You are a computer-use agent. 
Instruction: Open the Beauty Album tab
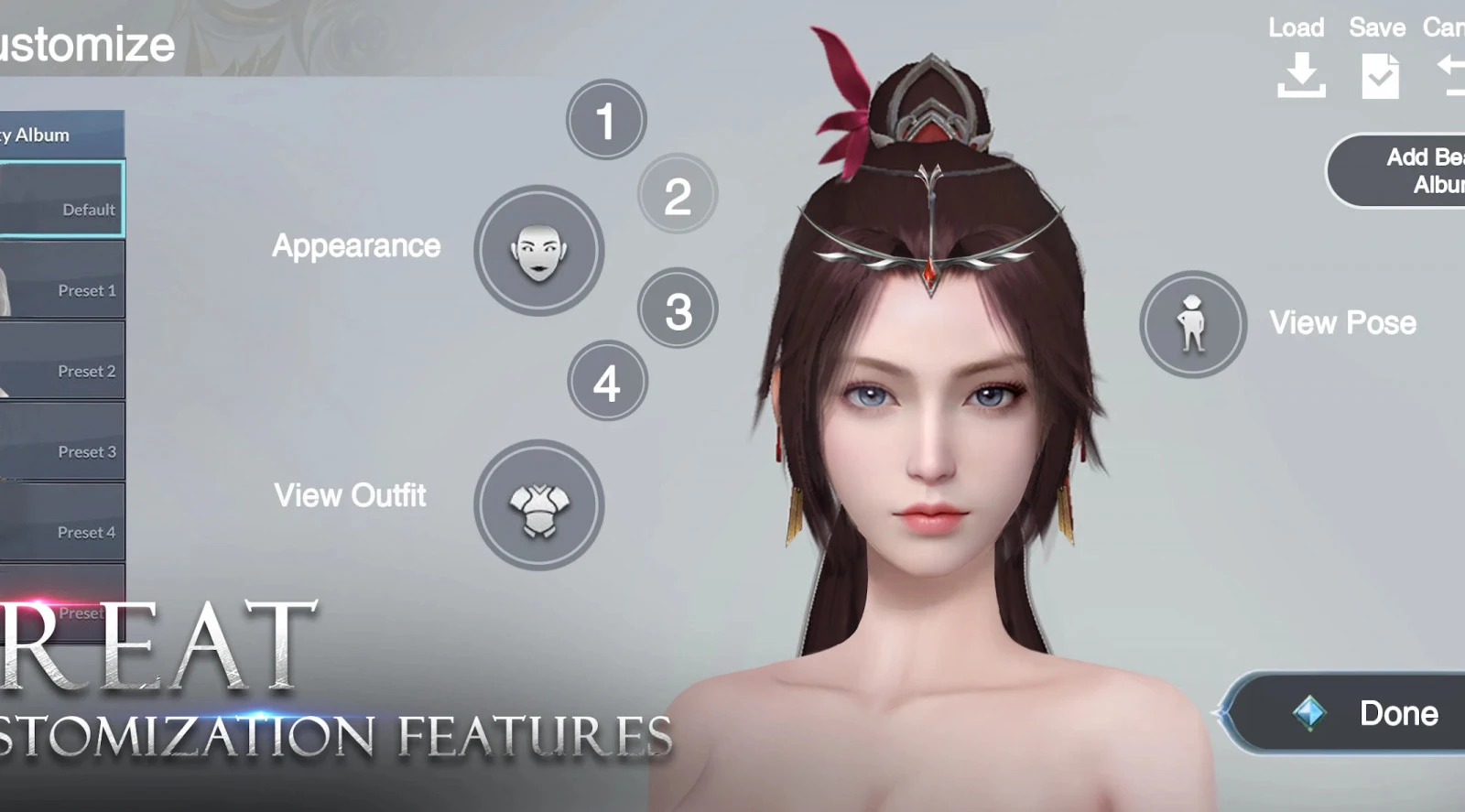(55, 135)
